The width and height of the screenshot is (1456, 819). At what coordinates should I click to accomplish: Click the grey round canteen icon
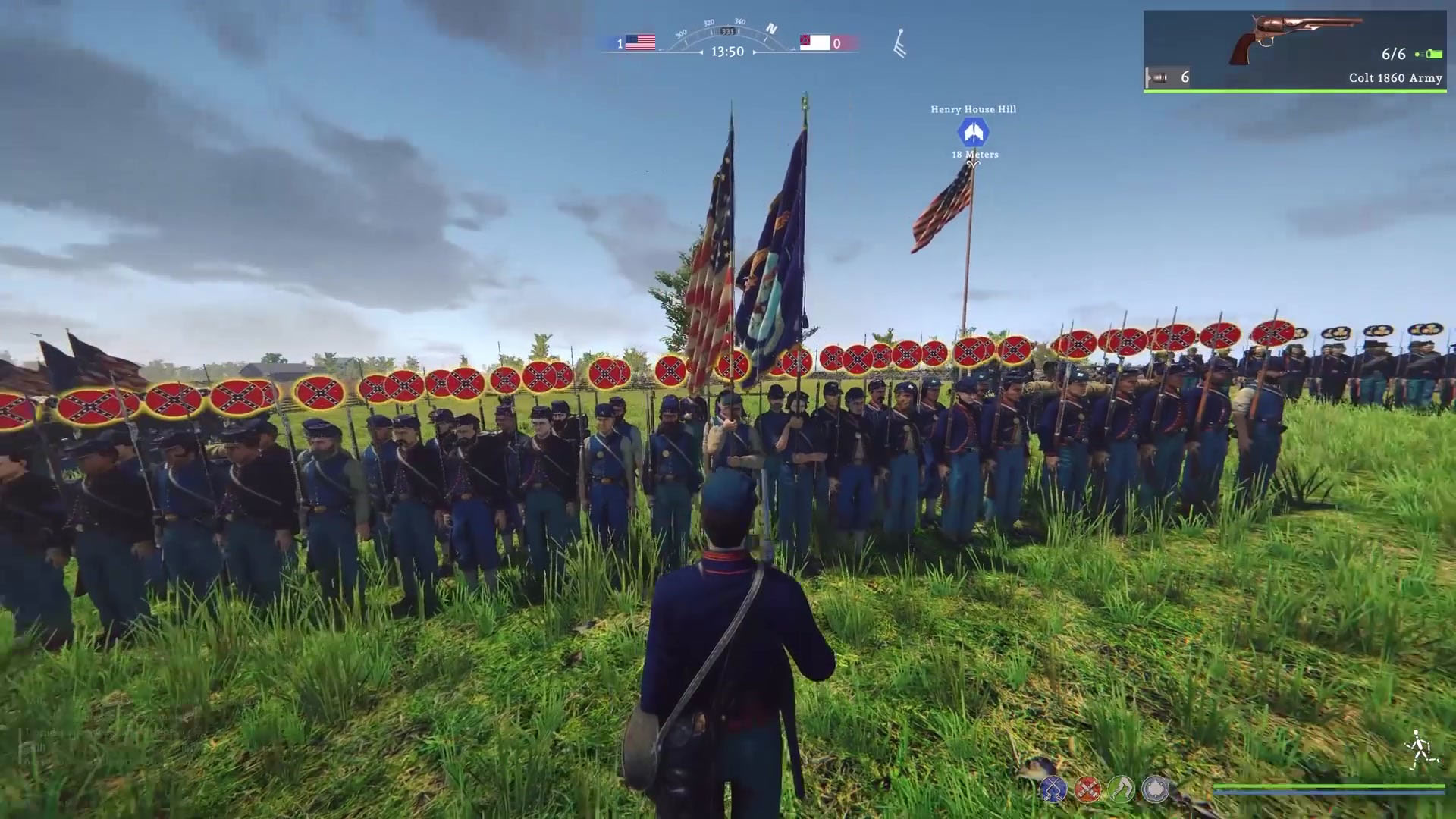(1156, 789)
